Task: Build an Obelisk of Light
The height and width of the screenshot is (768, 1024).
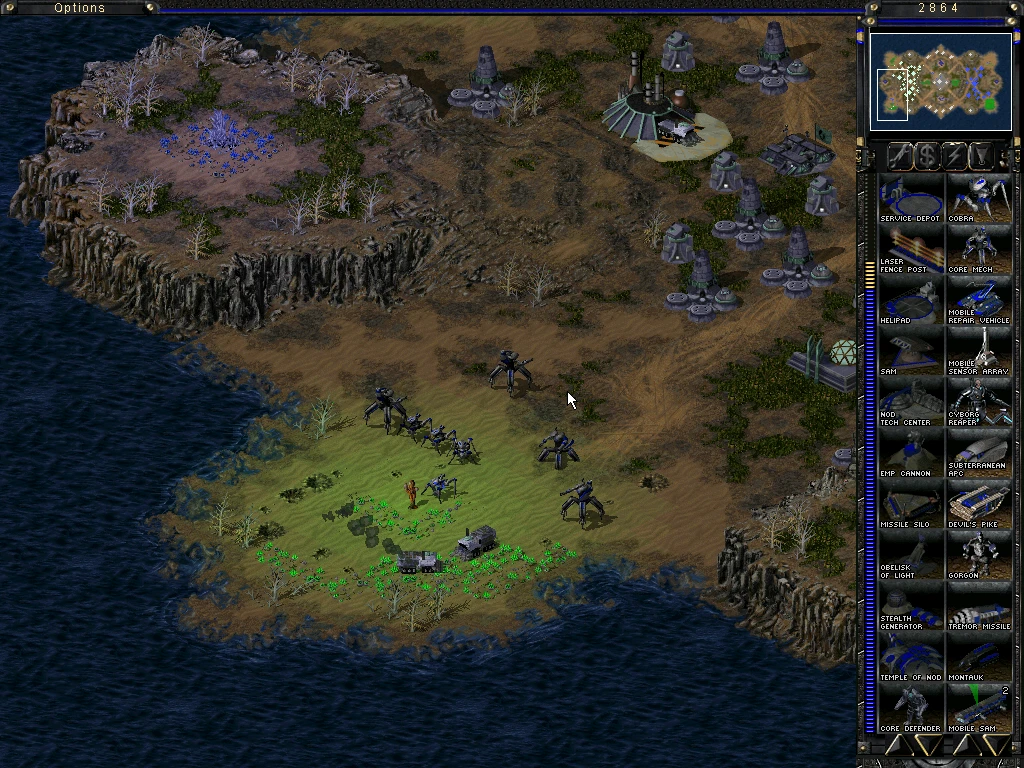Action: point(909,556)
